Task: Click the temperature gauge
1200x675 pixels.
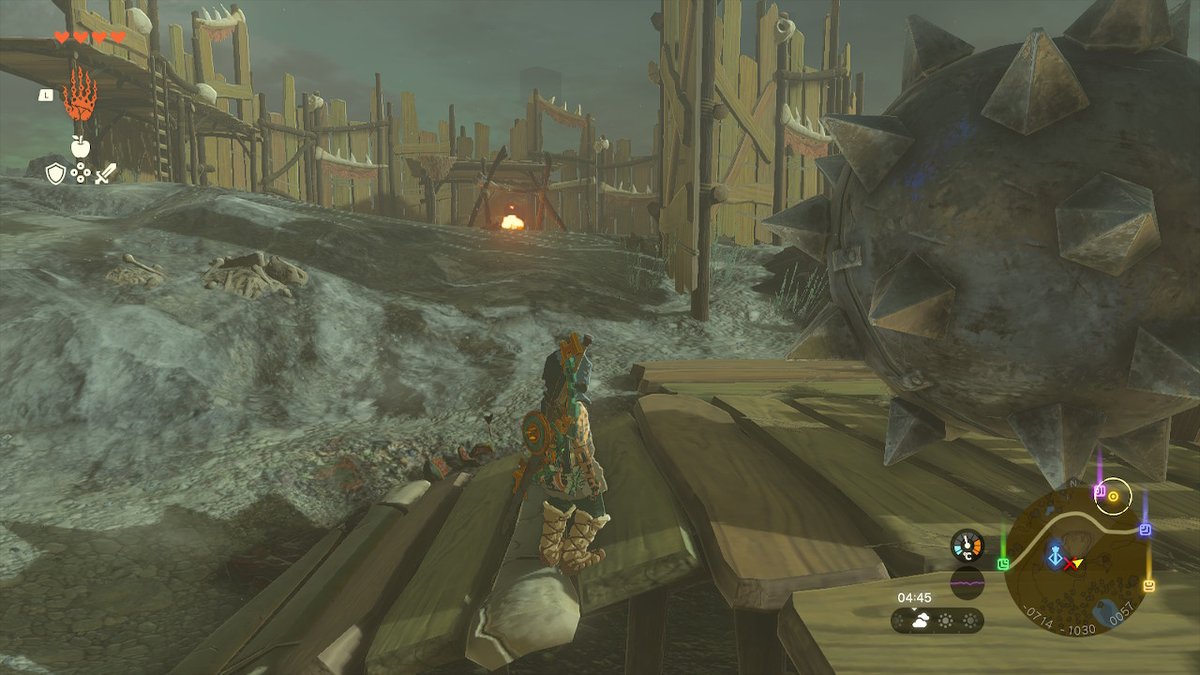Action: point(967,545)
